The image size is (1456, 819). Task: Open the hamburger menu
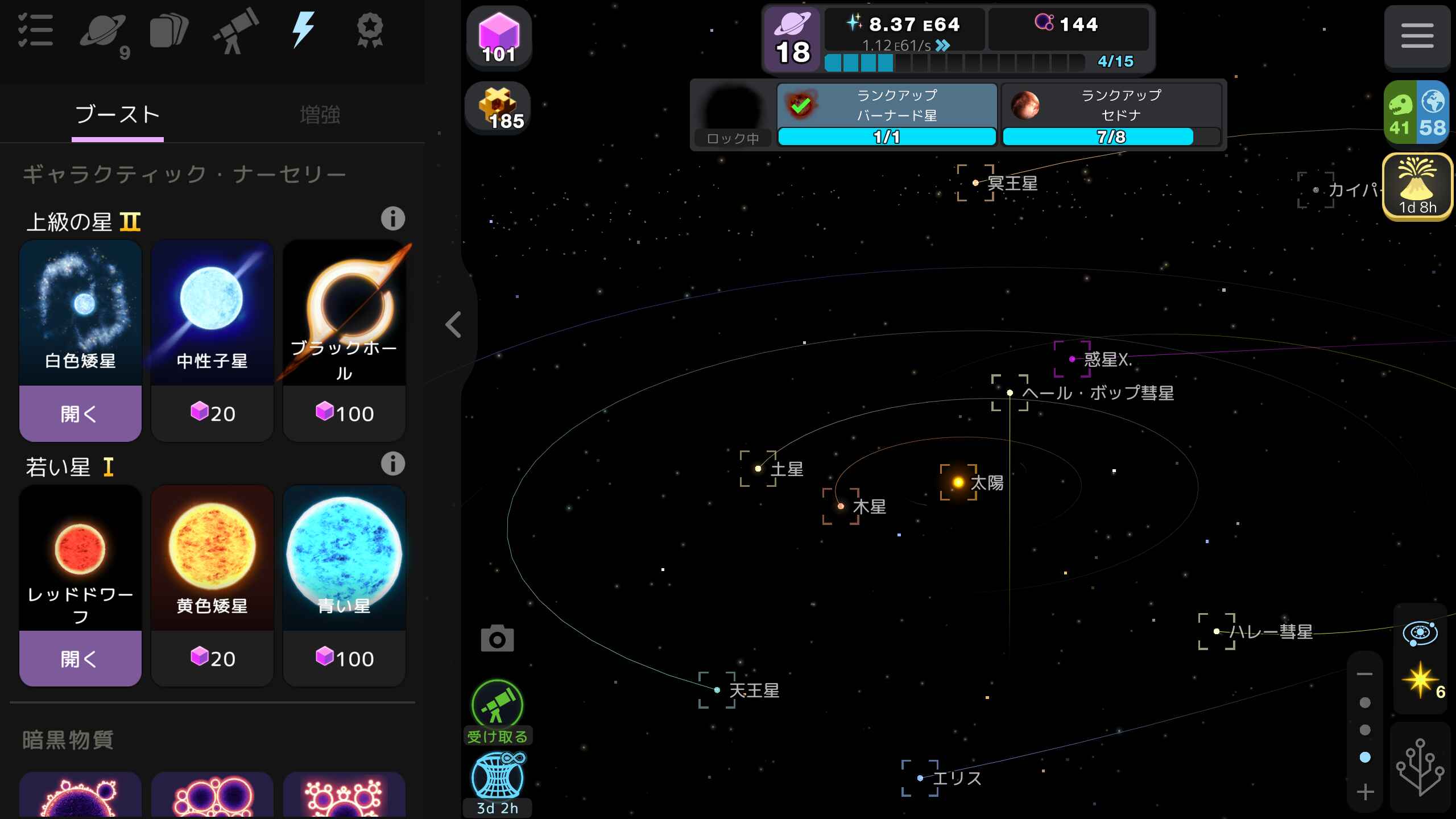point(1417,36)
